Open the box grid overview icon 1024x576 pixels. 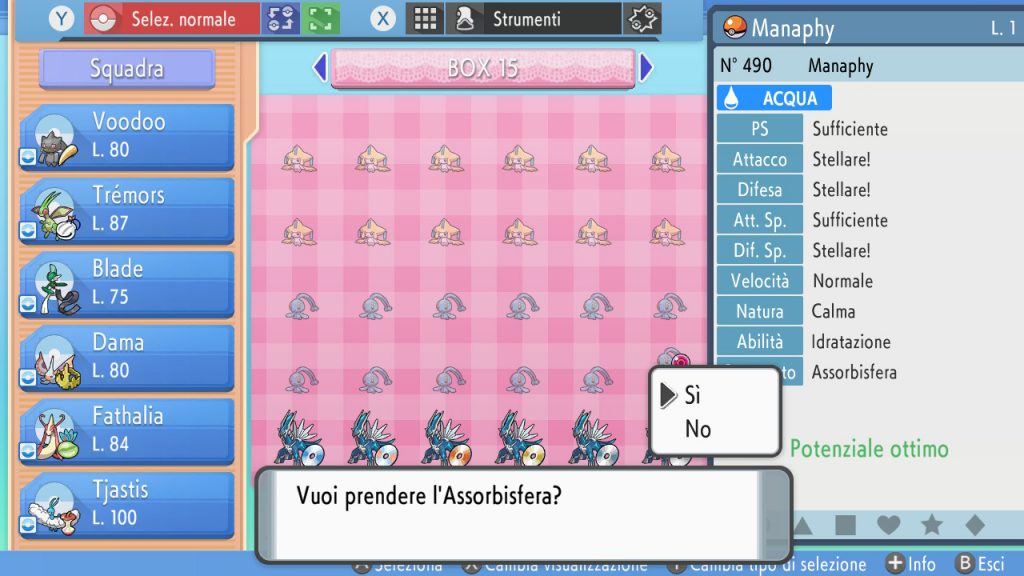coord(426,19)
